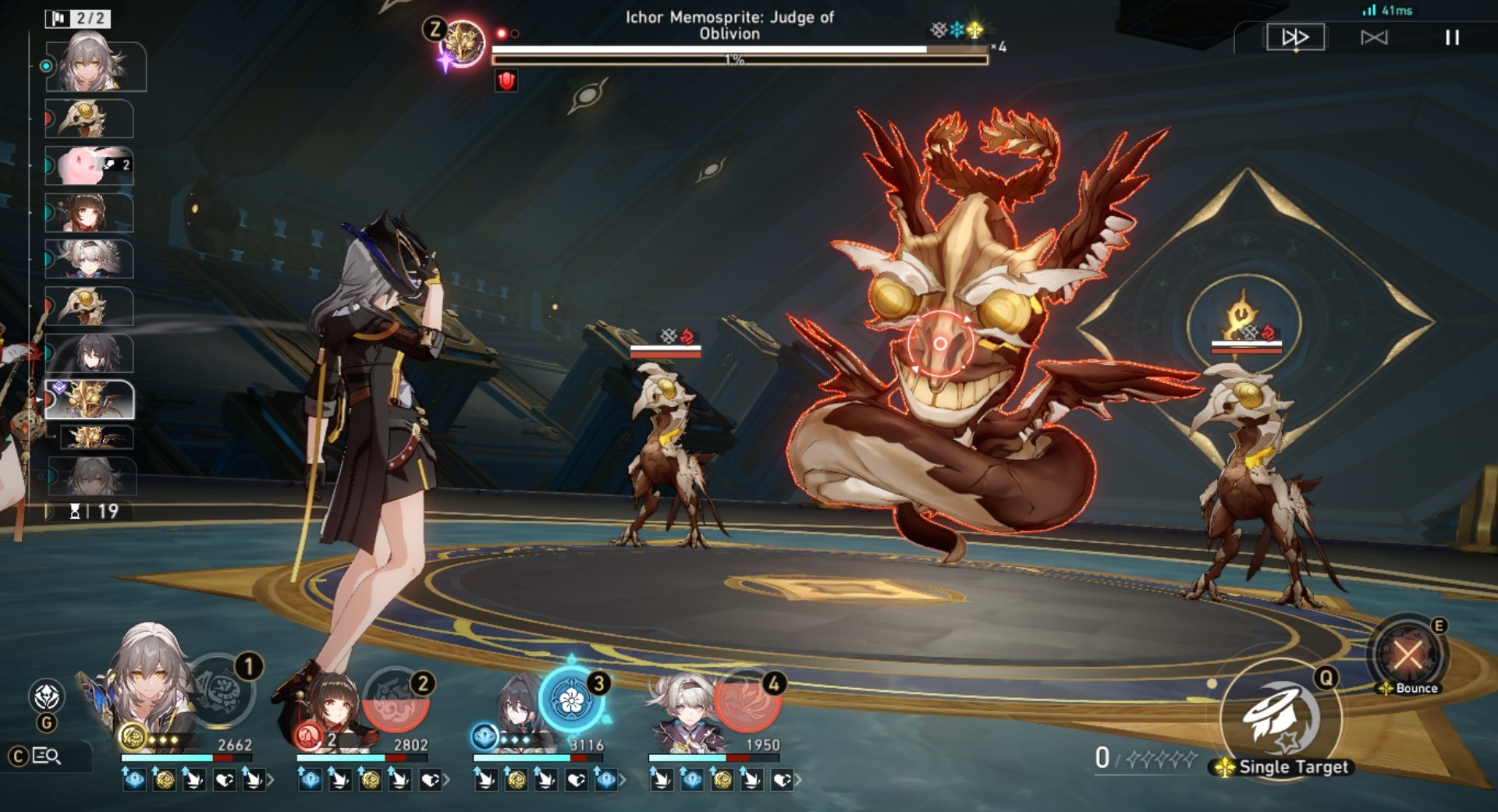Activate the first character's ultimate
This screenshot has height=812, width=1498.
click(x=222, y=691)
